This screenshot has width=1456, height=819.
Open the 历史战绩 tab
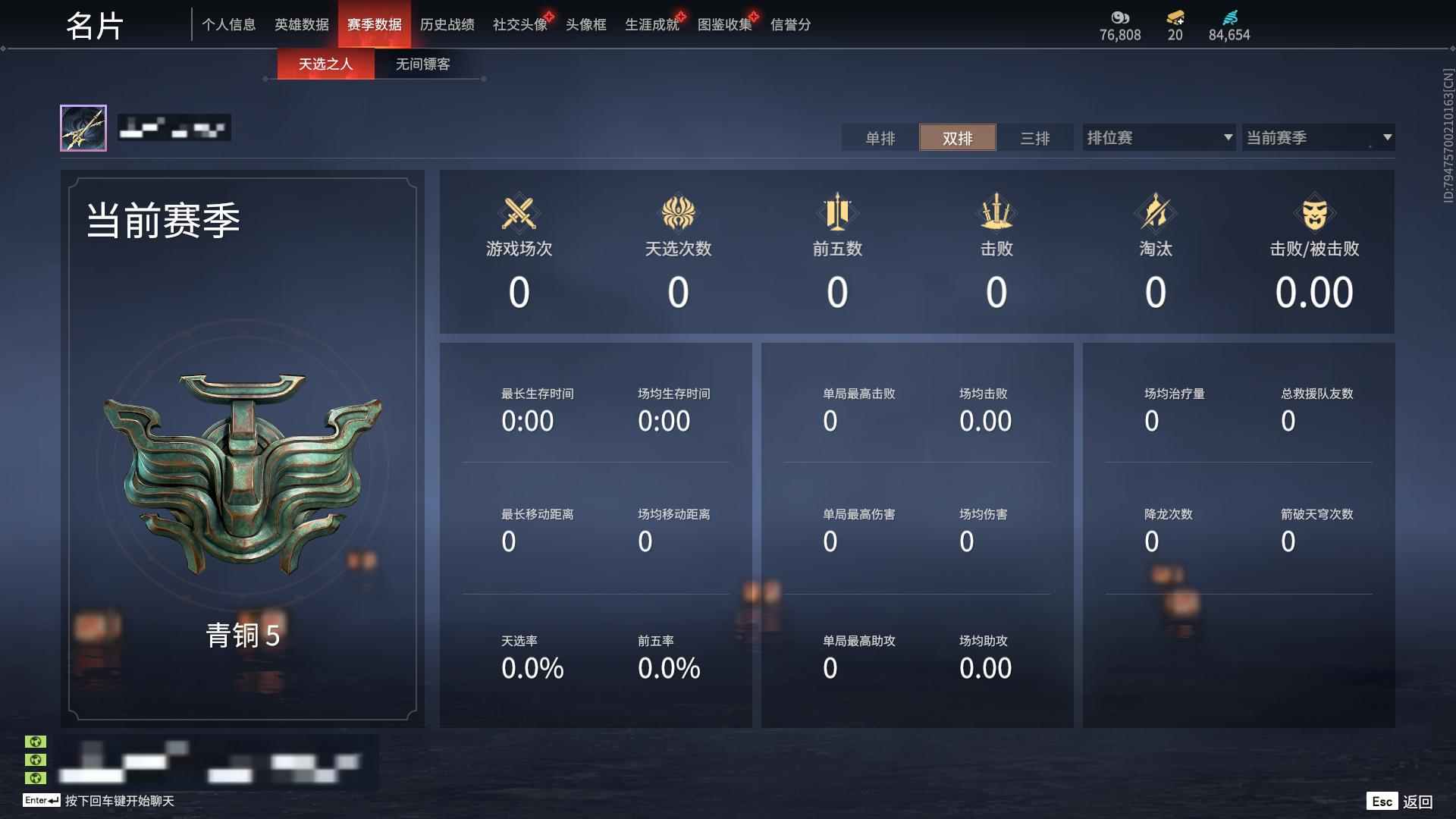tap(446, 24)
